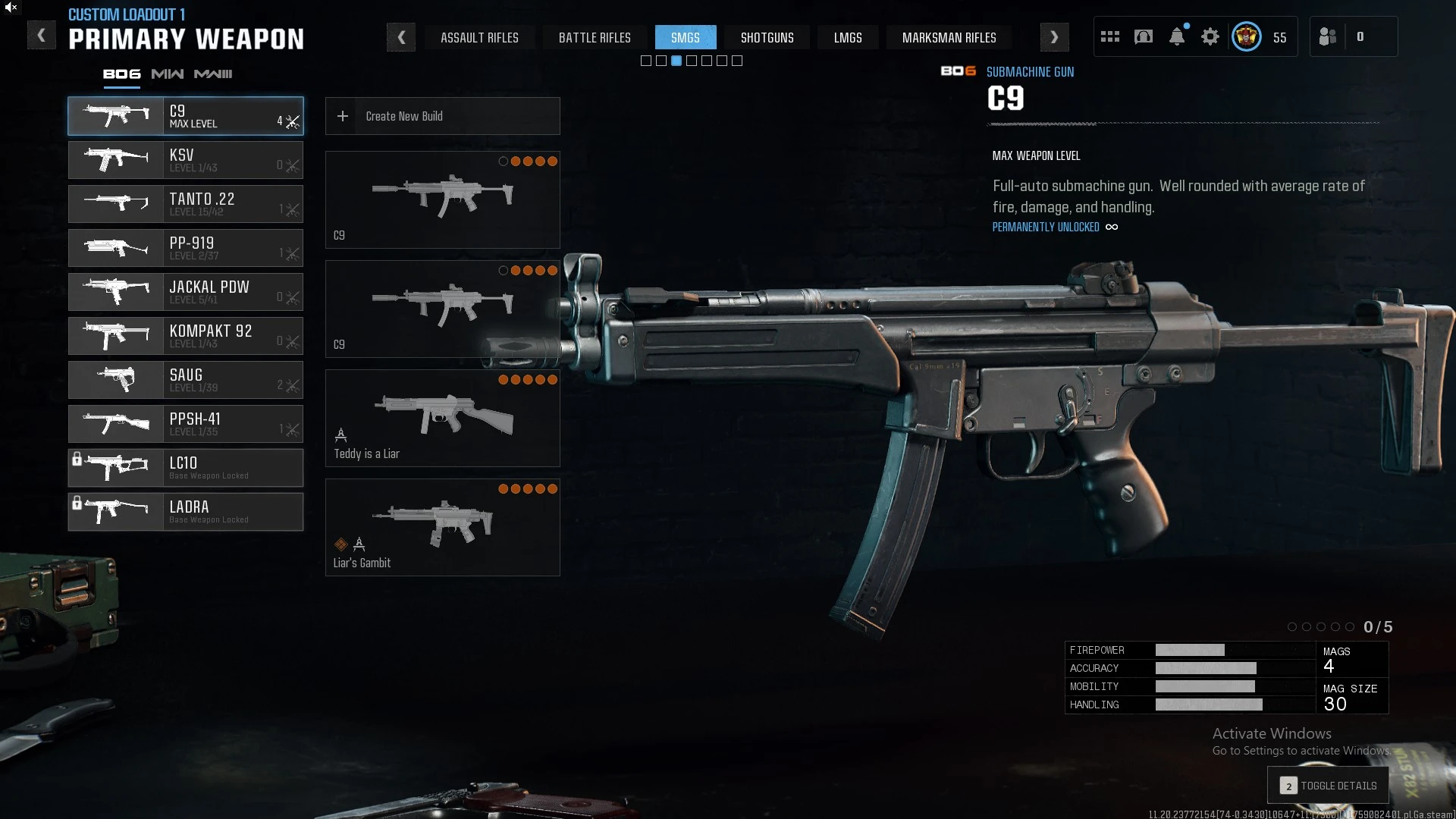1456x819 pixels.
Task: Switch to the Assault Rifles tab
Action: (x=479, y=38)
